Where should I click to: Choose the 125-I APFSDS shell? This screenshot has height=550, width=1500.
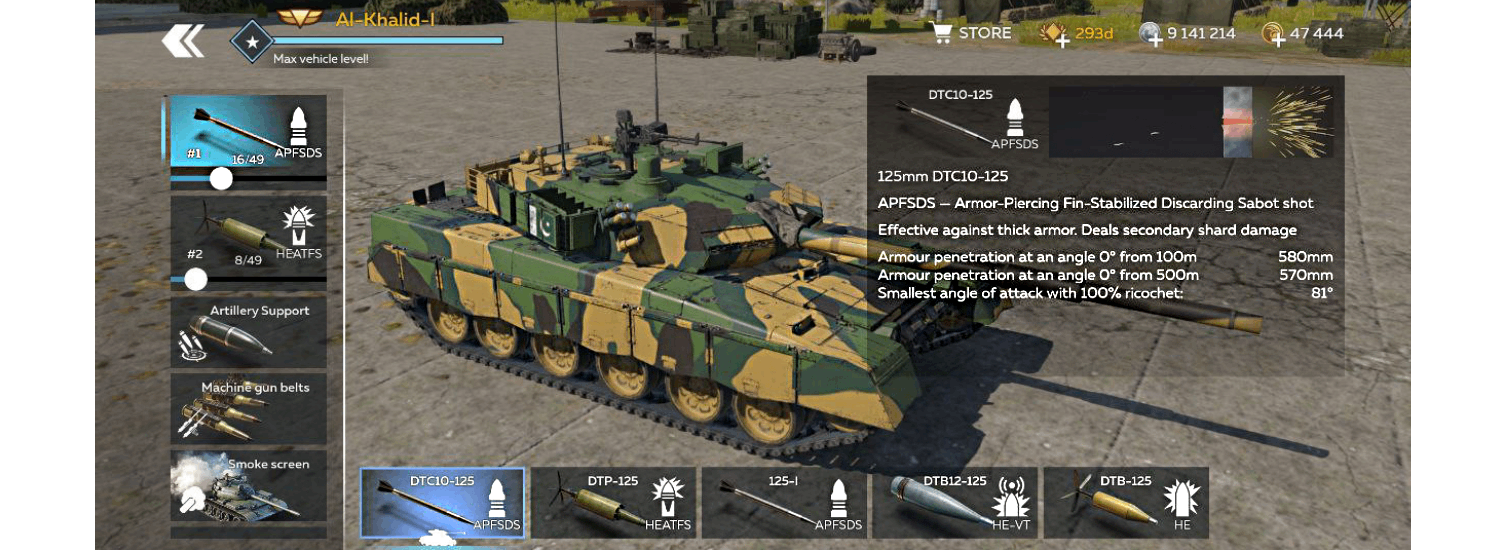point(784,503)
